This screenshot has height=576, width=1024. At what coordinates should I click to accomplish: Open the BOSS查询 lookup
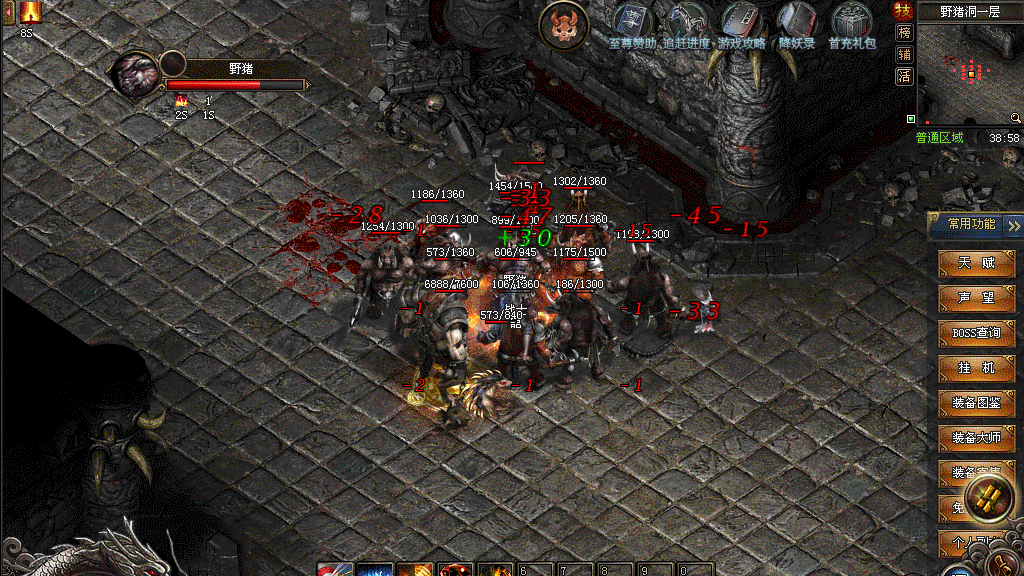(x=977, y=333)
